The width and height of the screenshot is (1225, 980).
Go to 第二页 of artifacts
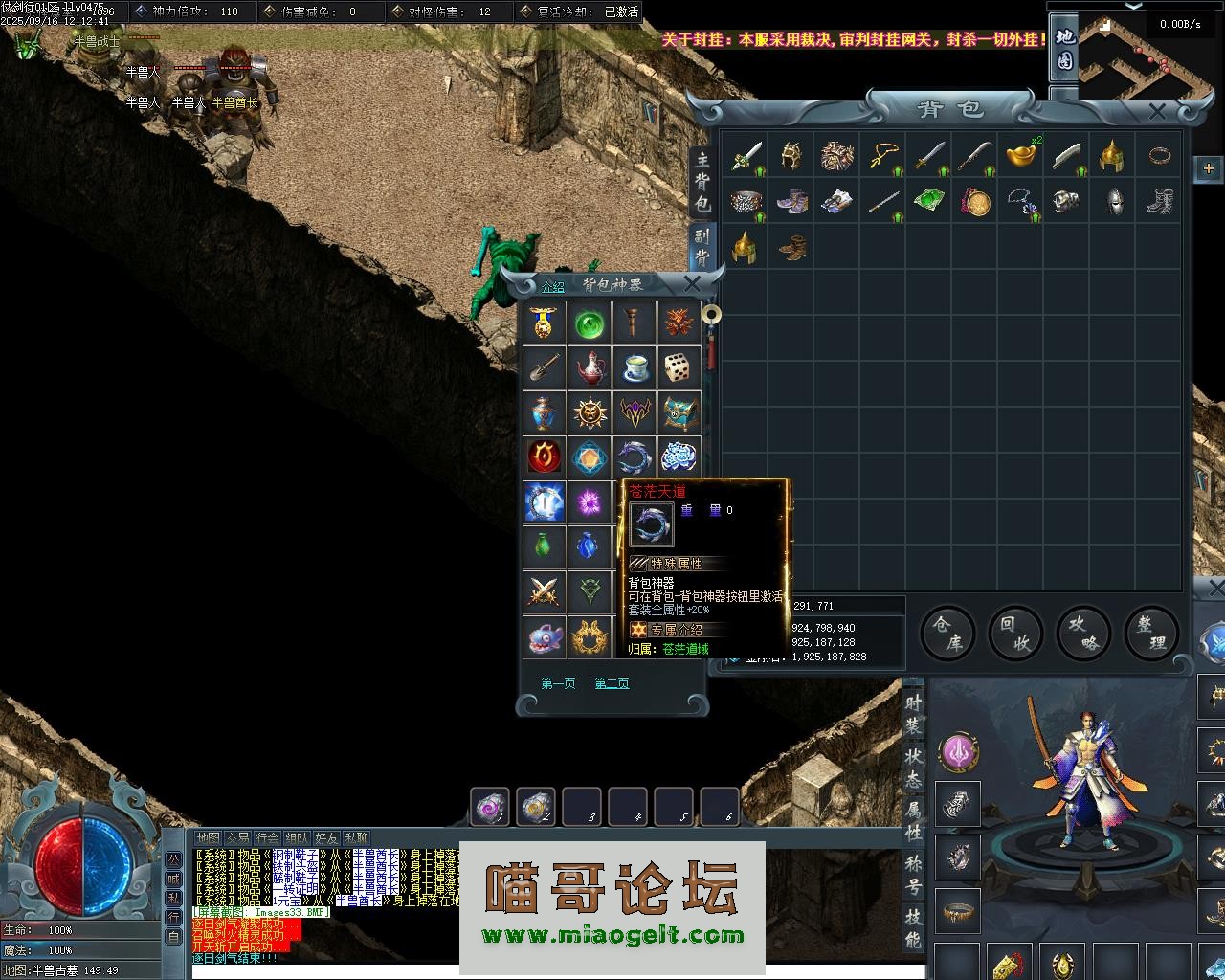pyautogui.click(x=612, y=683)
